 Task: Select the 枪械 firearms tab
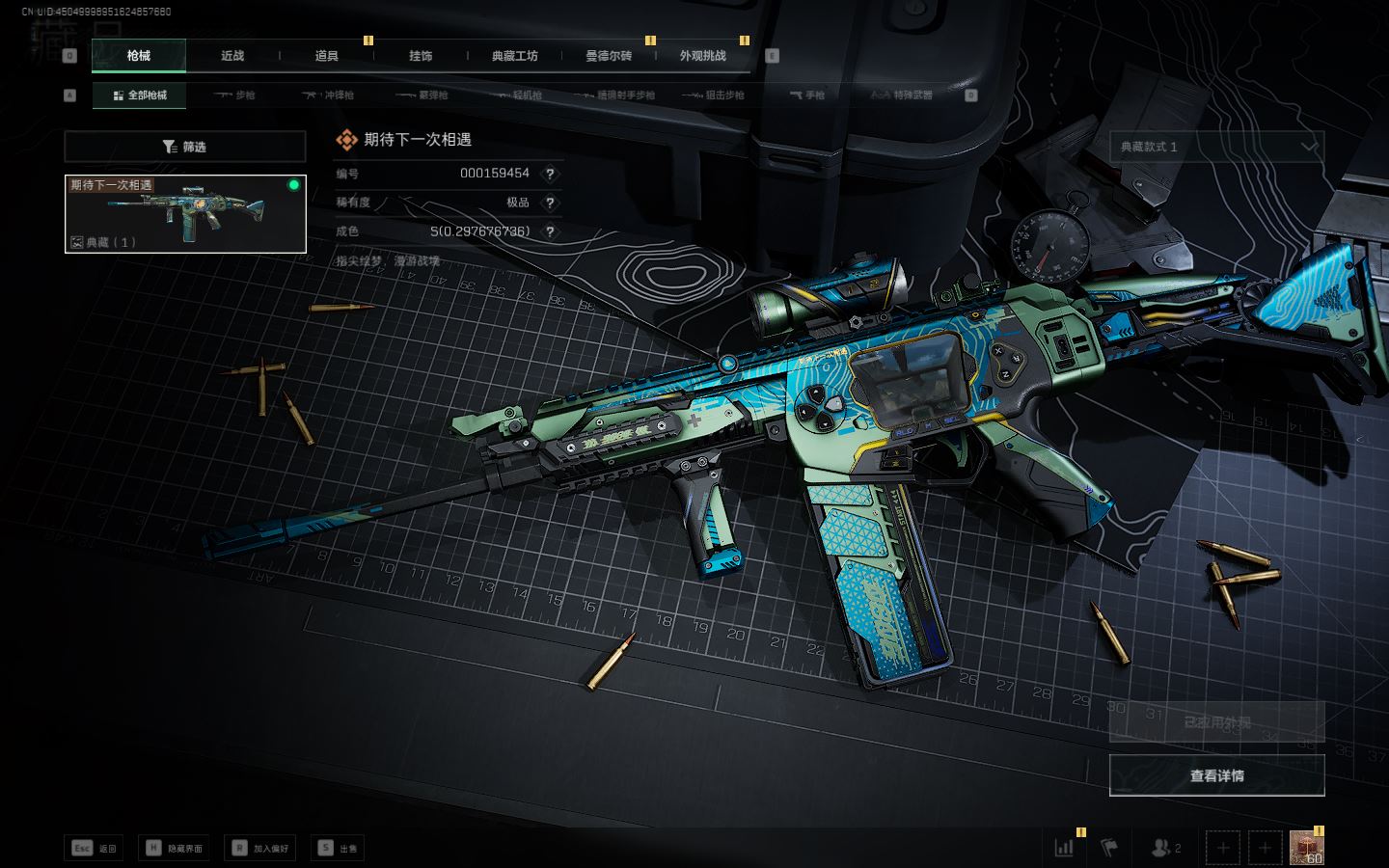tap(139, 56)
